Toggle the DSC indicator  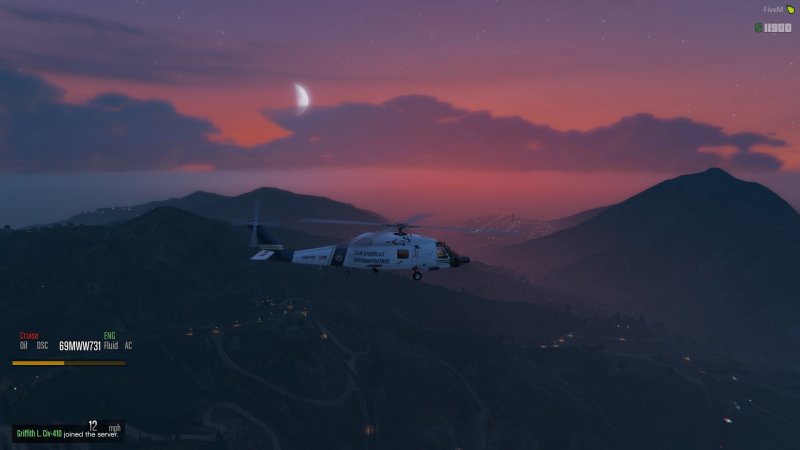pyautogui.click(x=42, y=346)
